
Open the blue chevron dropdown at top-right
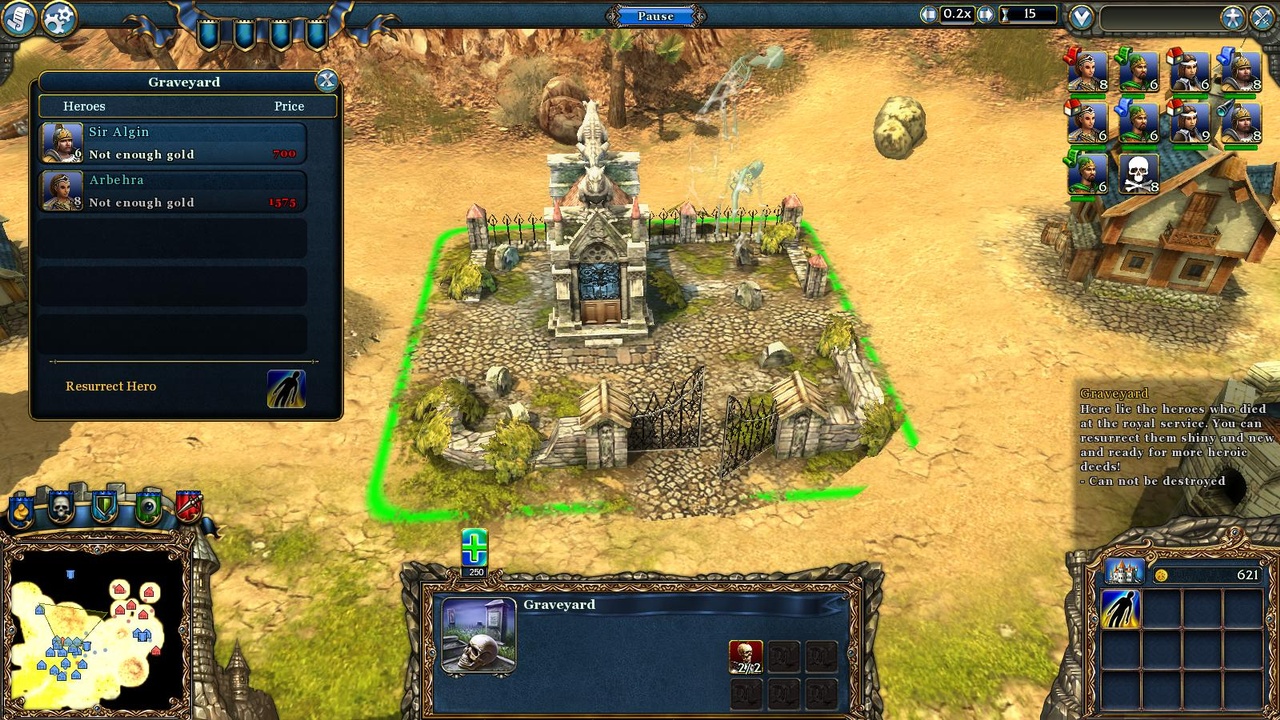(1083, 15)
